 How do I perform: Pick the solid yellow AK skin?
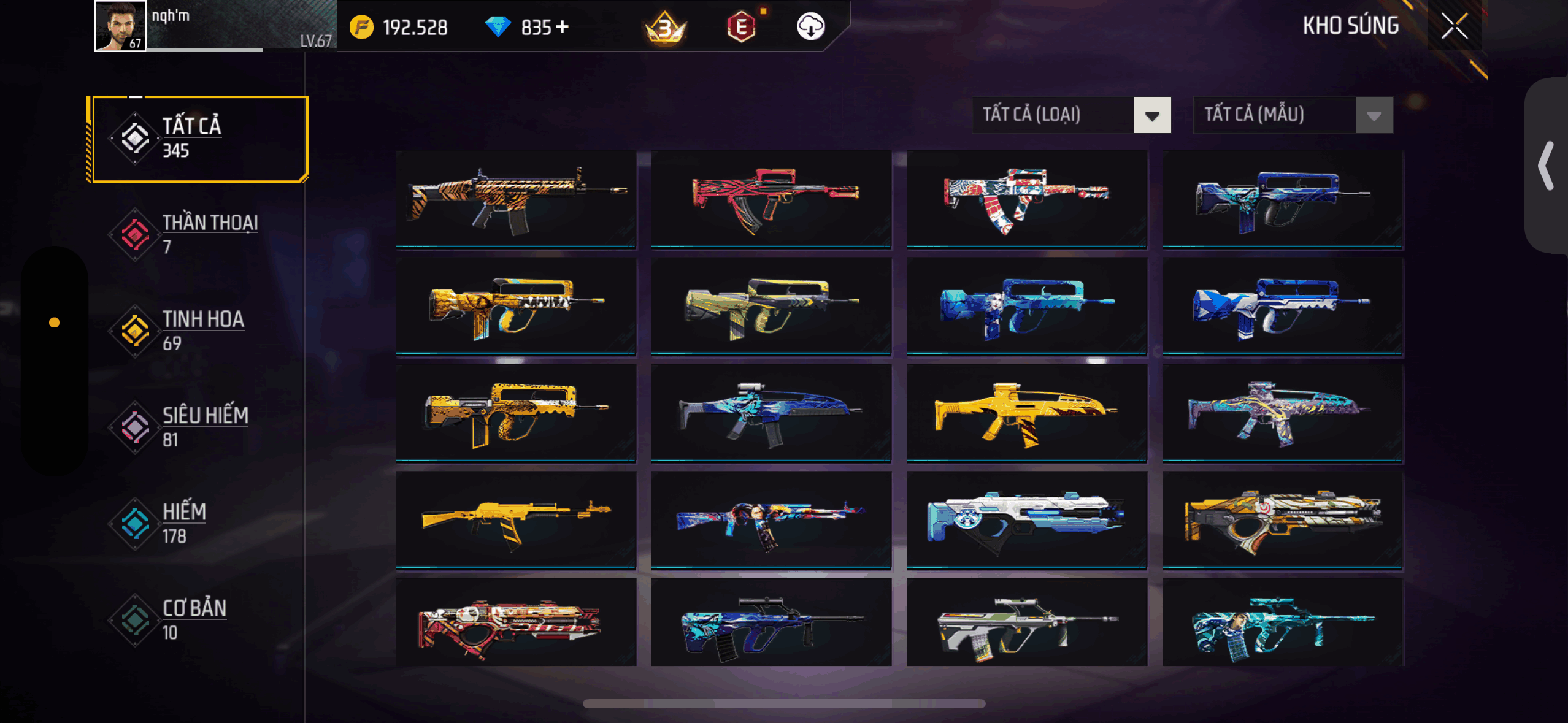coord(515,519)
